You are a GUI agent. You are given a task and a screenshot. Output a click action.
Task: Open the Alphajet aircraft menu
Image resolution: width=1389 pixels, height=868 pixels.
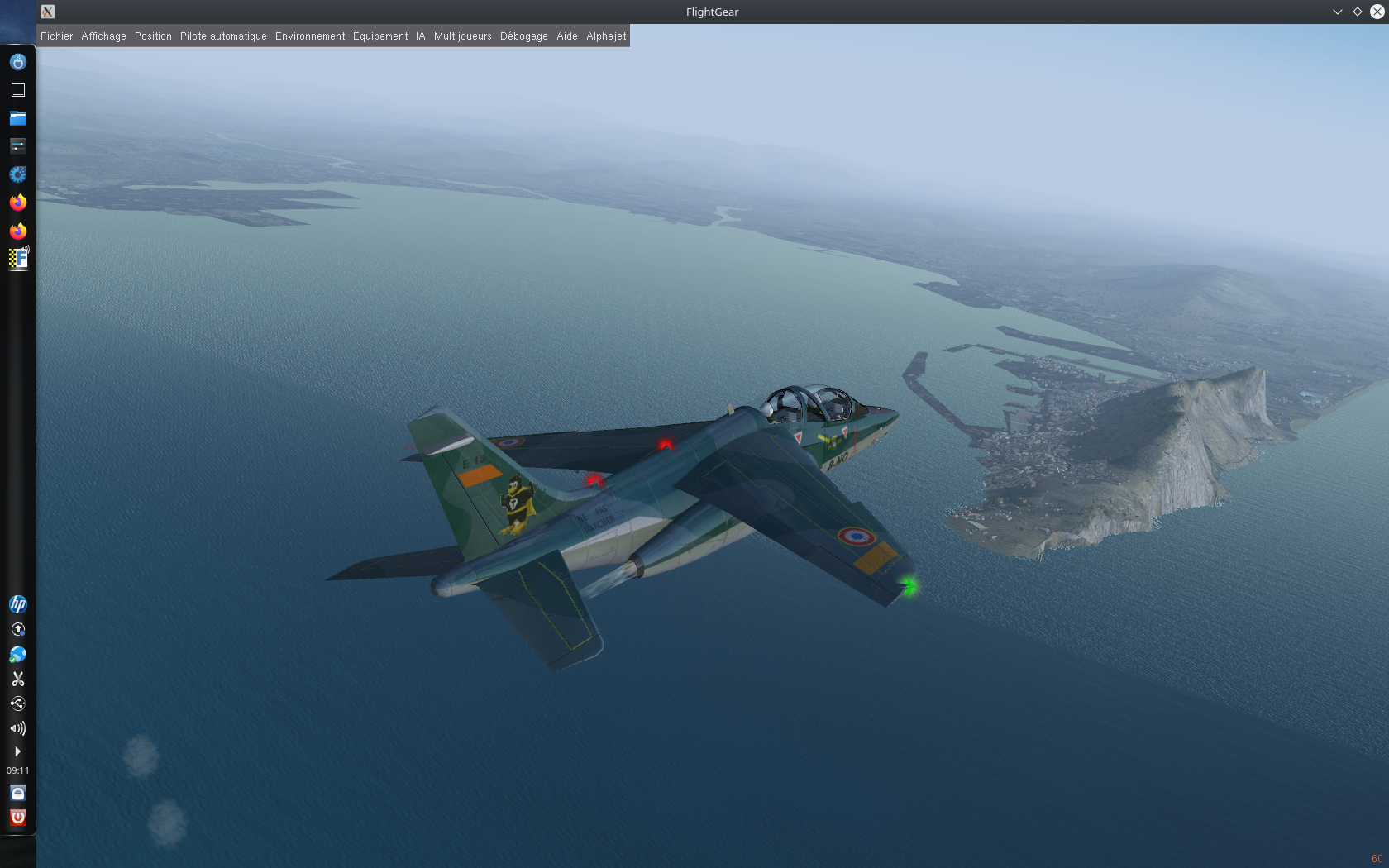606,36
